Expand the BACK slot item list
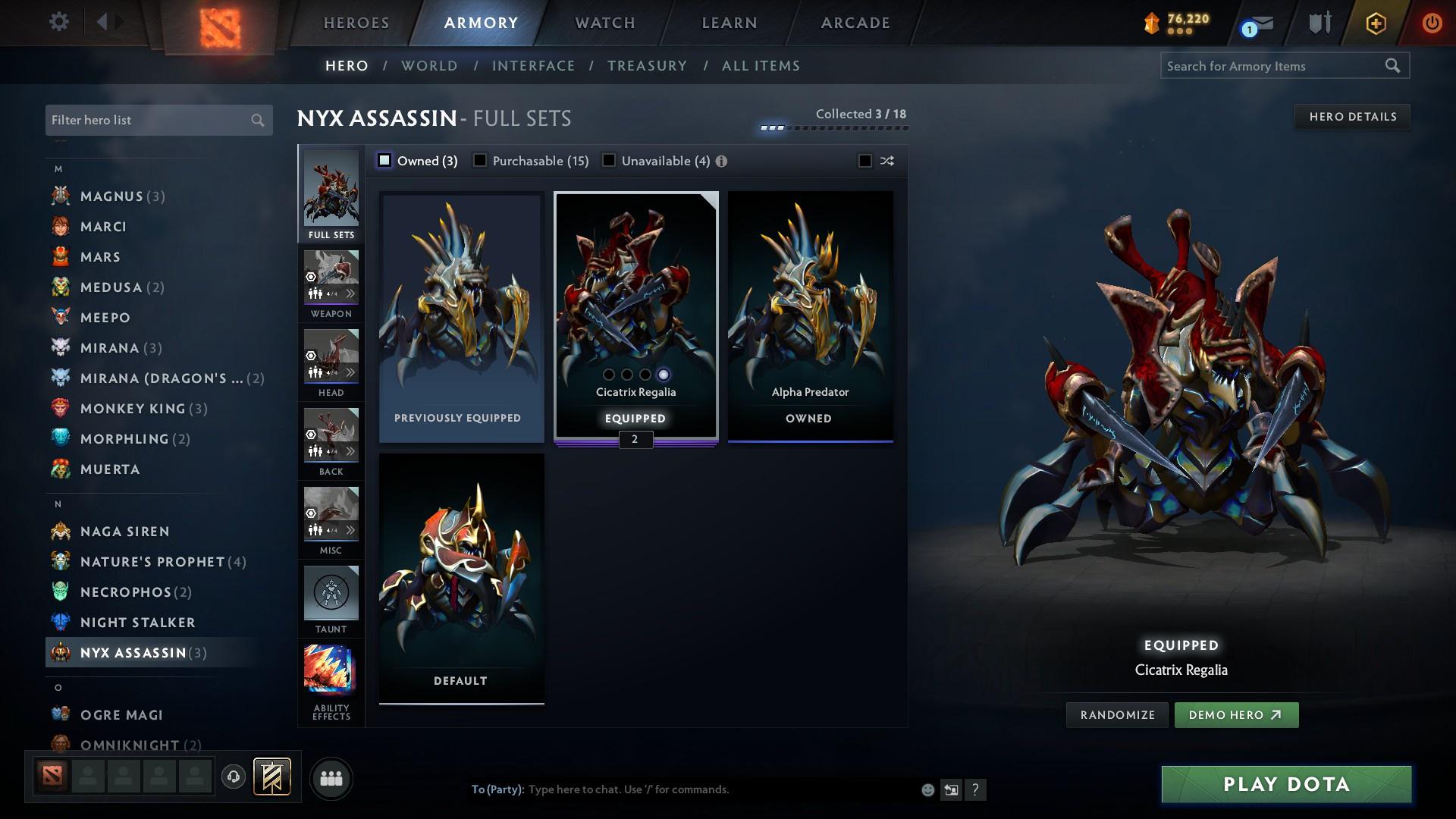Viewport: 1456px width, 819px height. (x=351, y=450)
